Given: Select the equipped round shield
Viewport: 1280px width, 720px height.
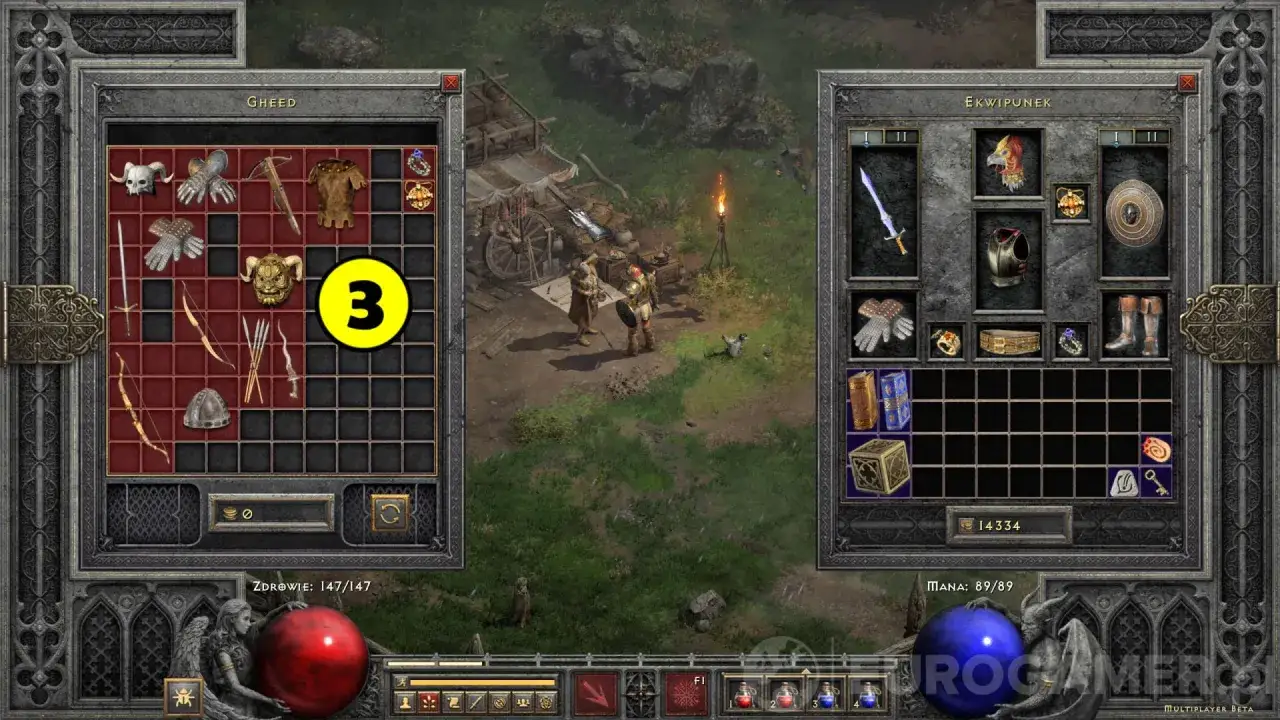Looking at the screenshot, I should coord(1135,213).
